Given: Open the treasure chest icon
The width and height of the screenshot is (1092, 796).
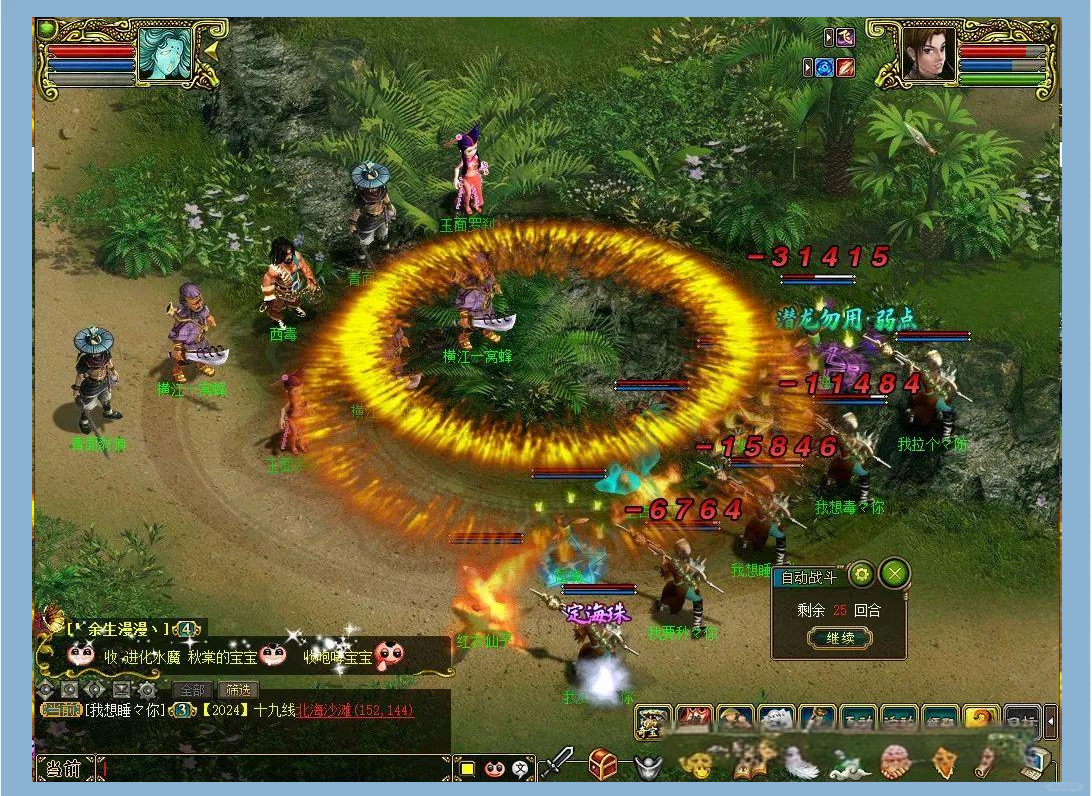Looking at the screenshot, I should click(x=602, y=765).
